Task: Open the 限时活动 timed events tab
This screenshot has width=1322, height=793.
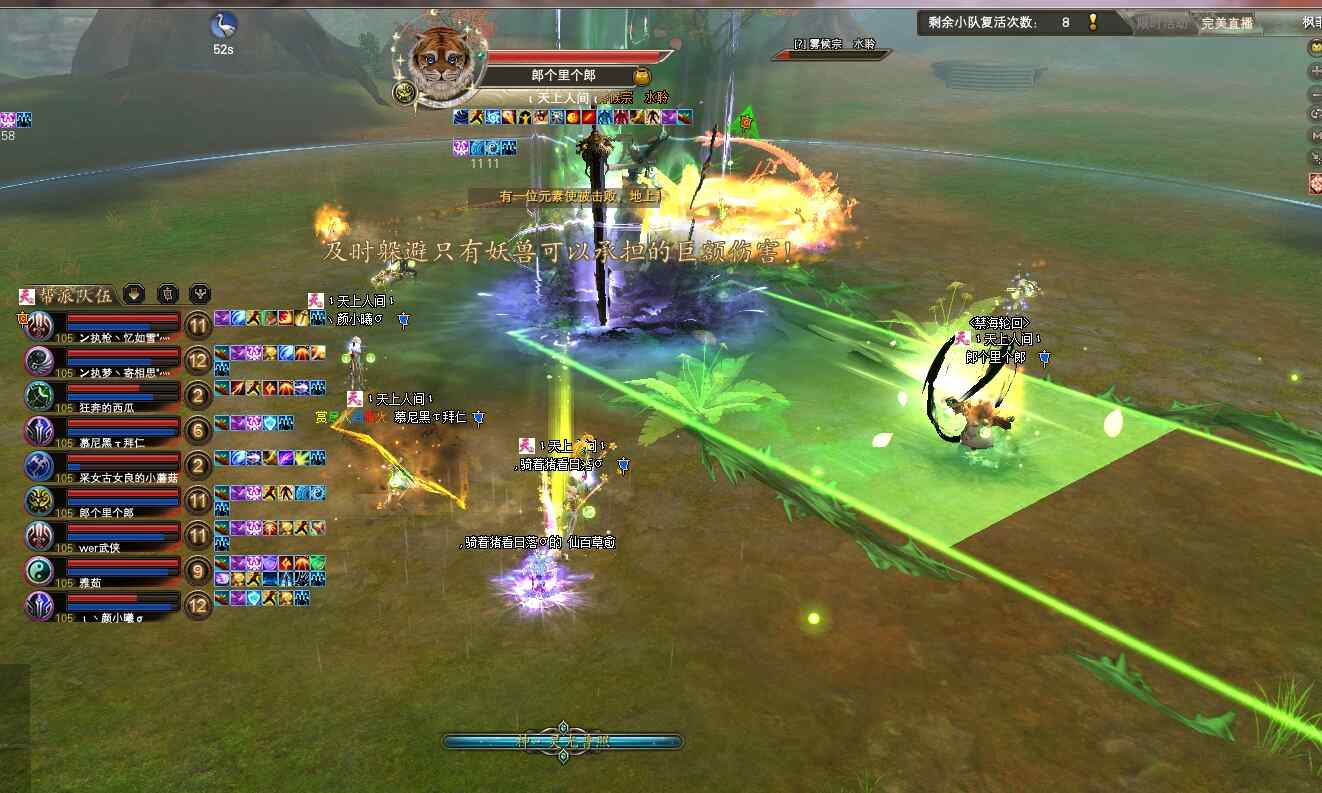Action: coord(1162,23)
